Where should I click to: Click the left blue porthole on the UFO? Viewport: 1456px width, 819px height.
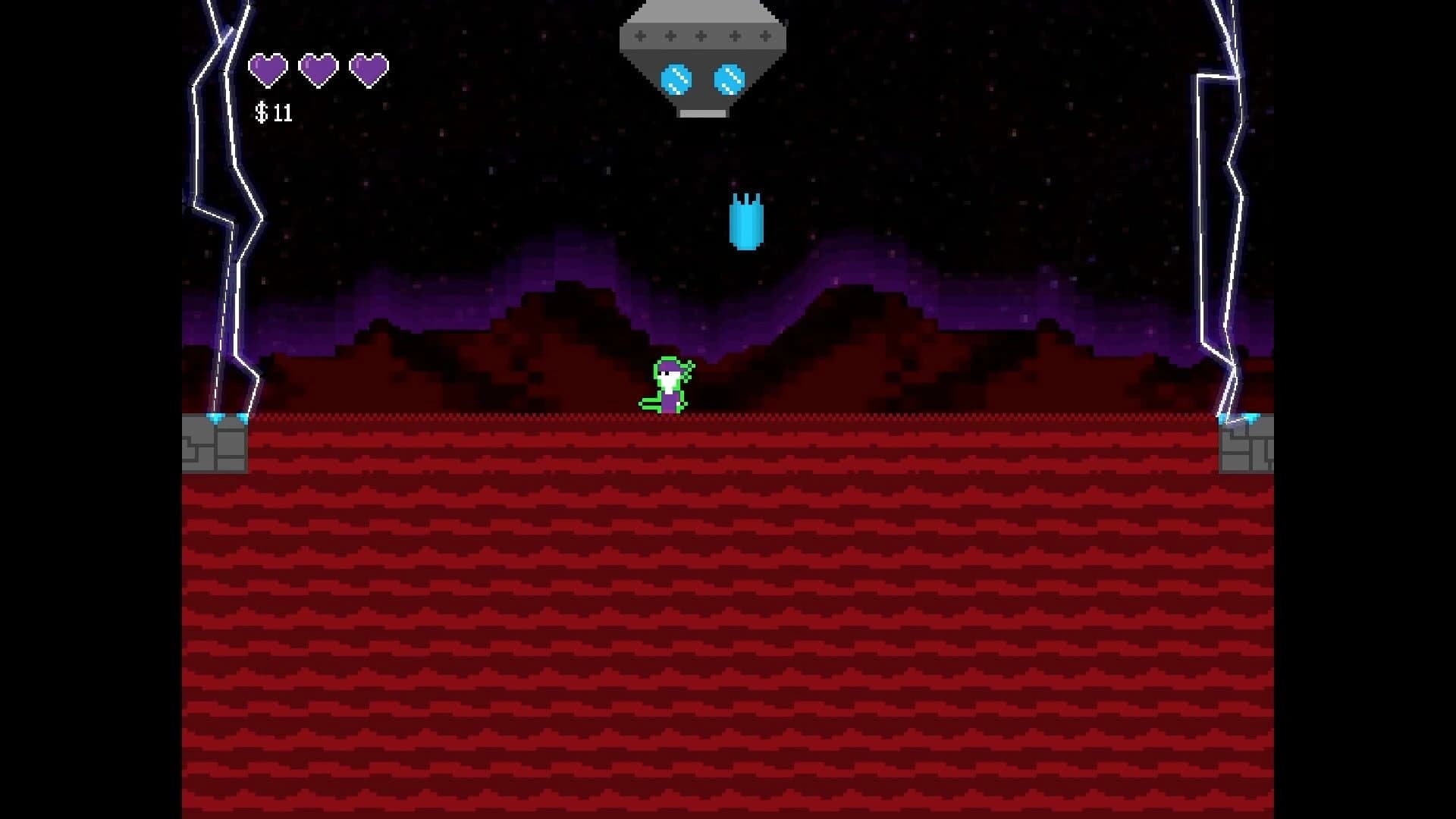(677, 77)
